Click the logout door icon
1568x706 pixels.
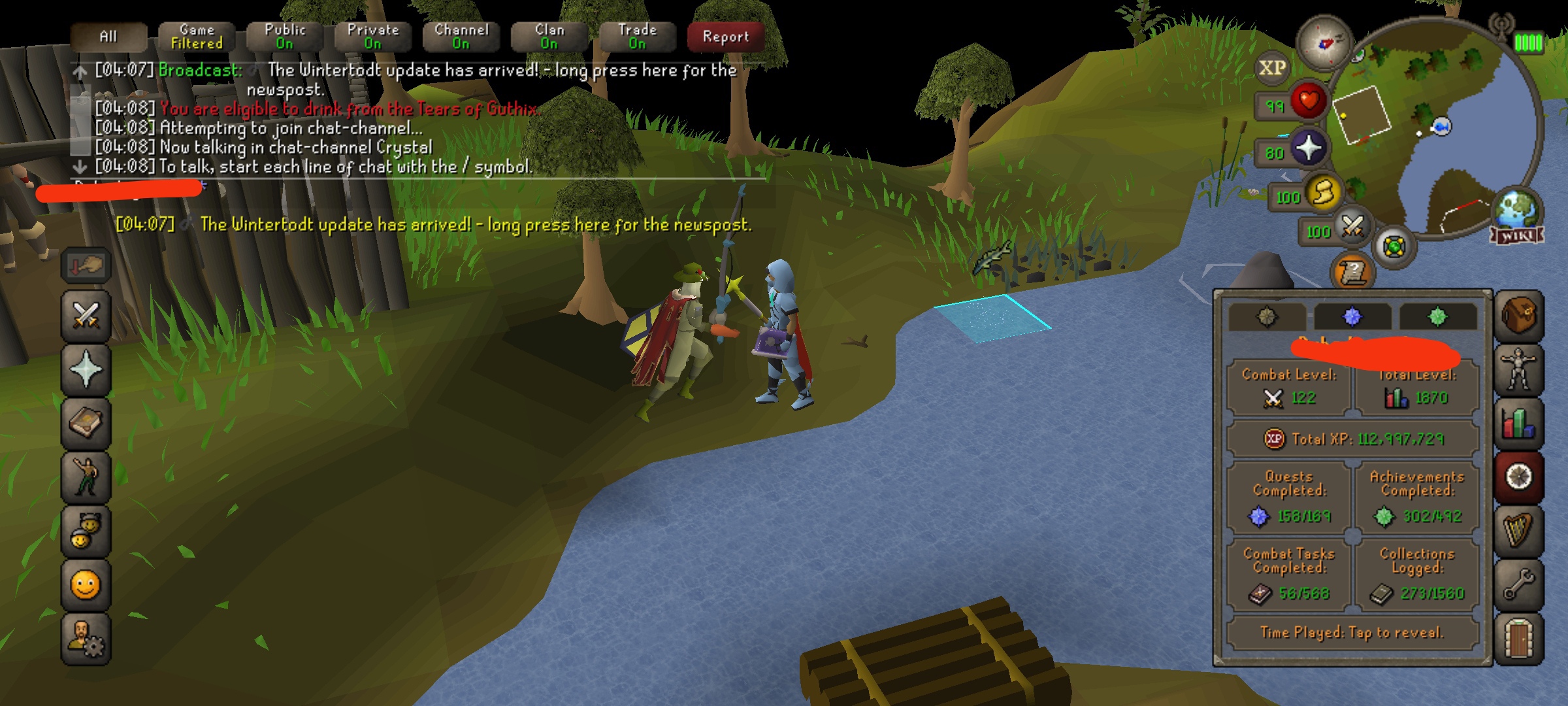point(1519,637)
